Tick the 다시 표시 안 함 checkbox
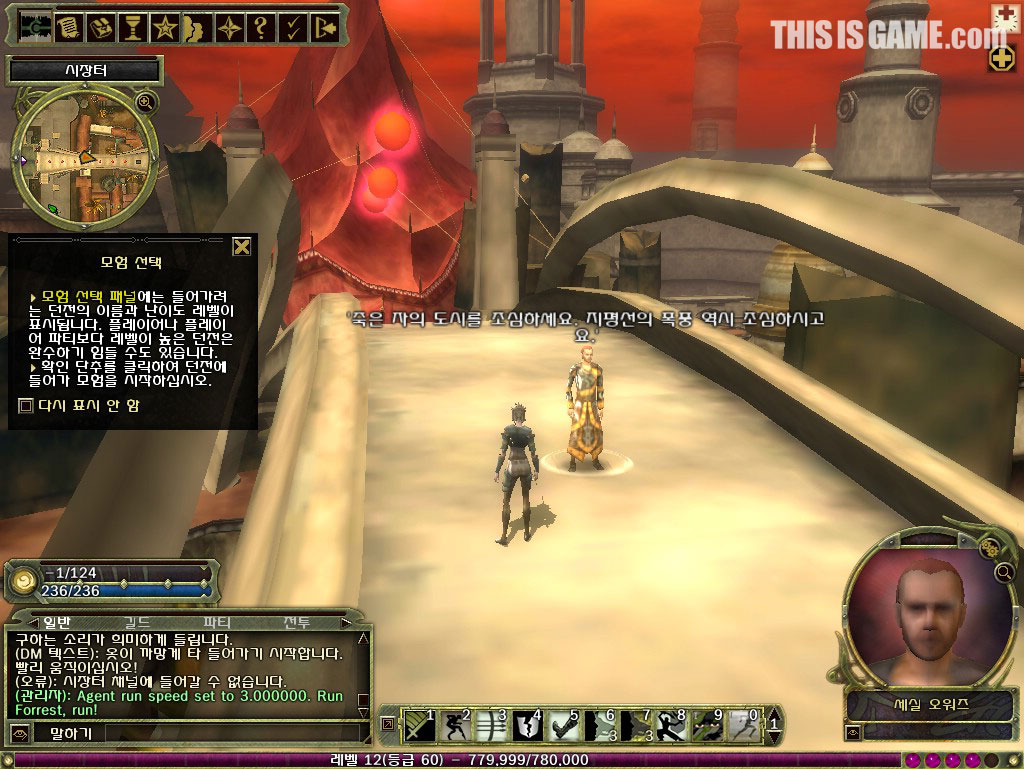1024x769 pixels. (x=26, y=405)
